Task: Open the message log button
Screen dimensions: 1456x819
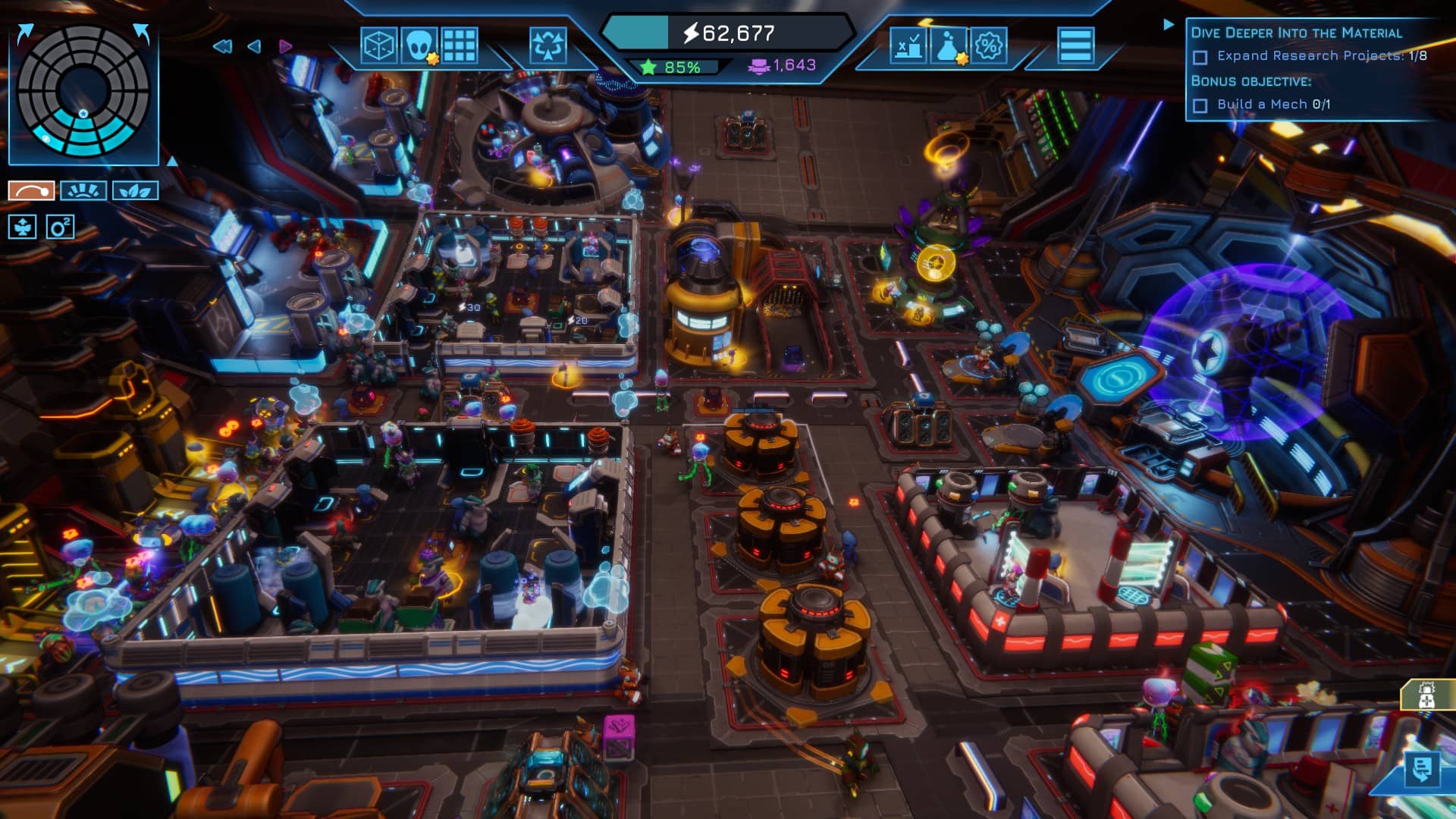Action: 1421,770
